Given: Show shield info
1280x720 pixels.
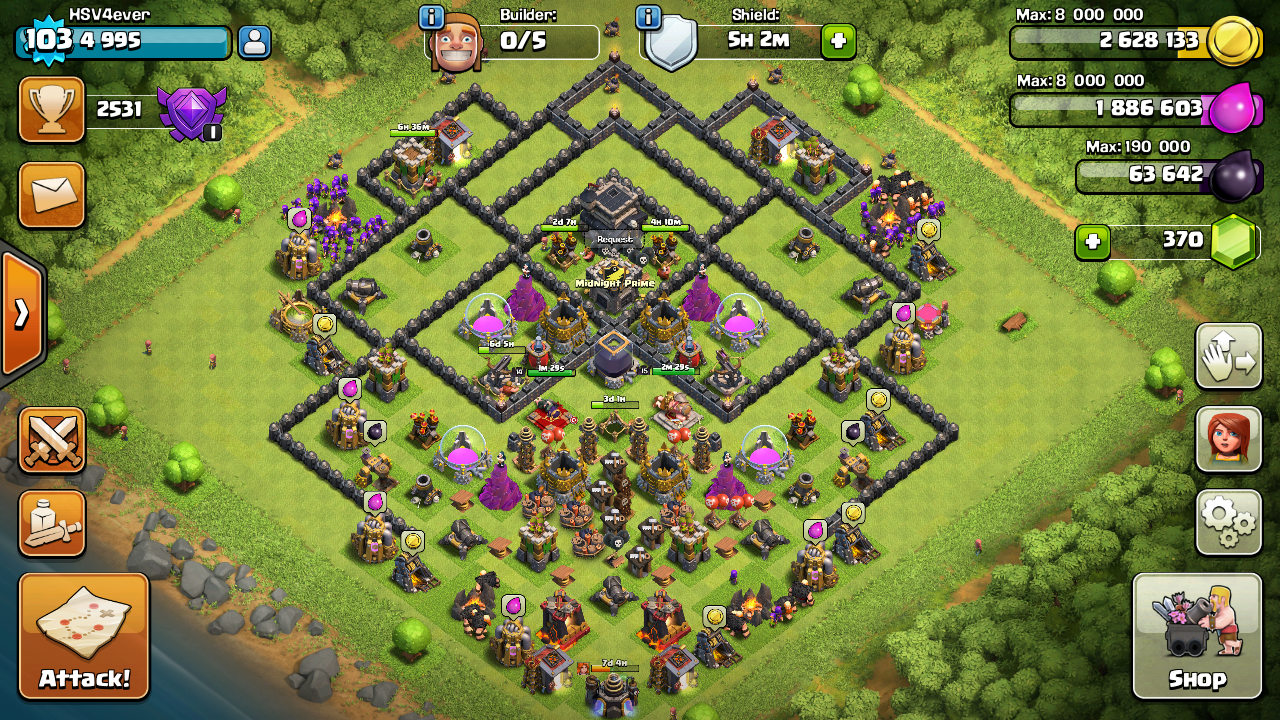Looking at the screenshot, I should click(648, 17).
